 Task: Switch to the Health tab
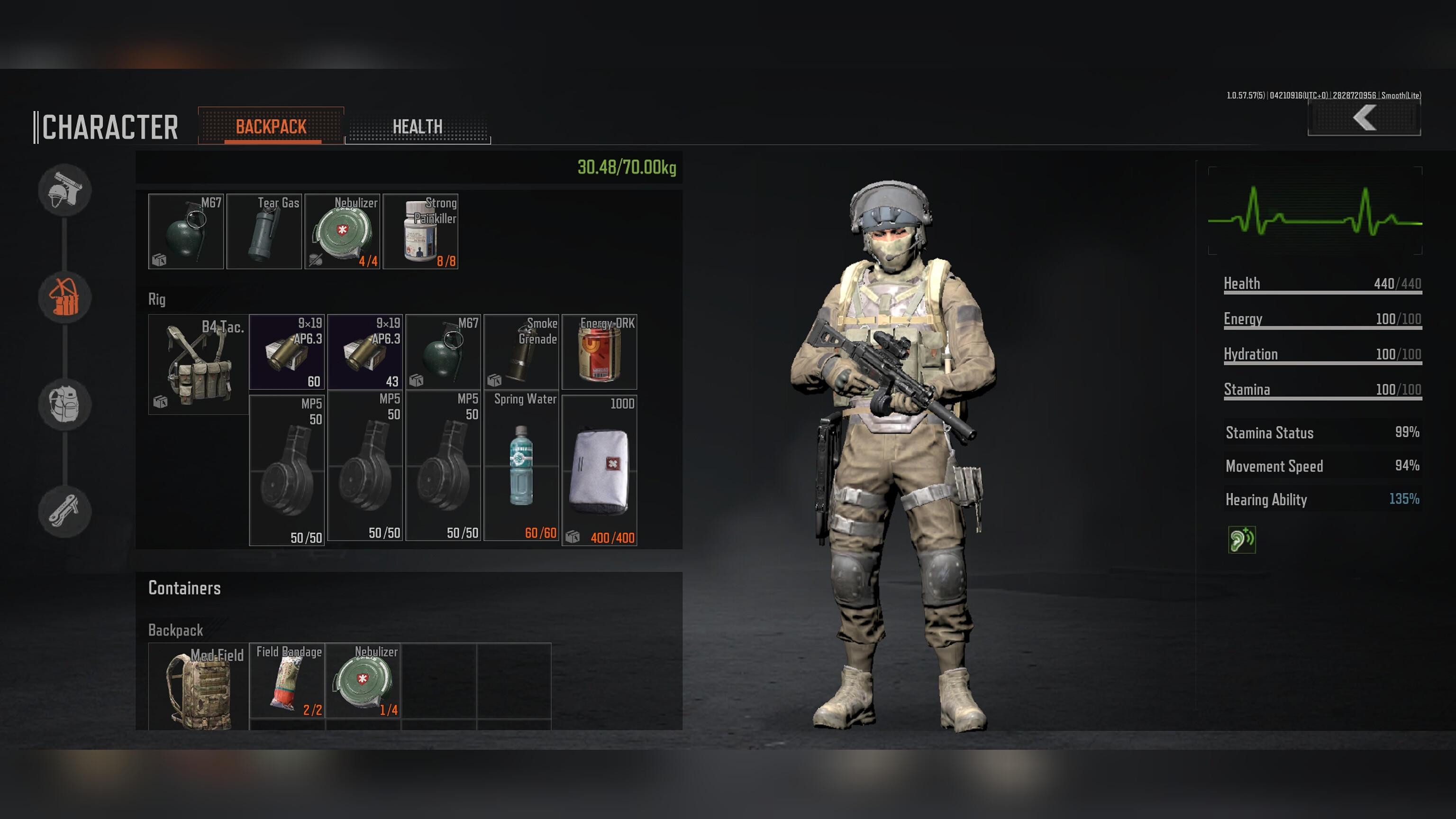tap(418, 127)
